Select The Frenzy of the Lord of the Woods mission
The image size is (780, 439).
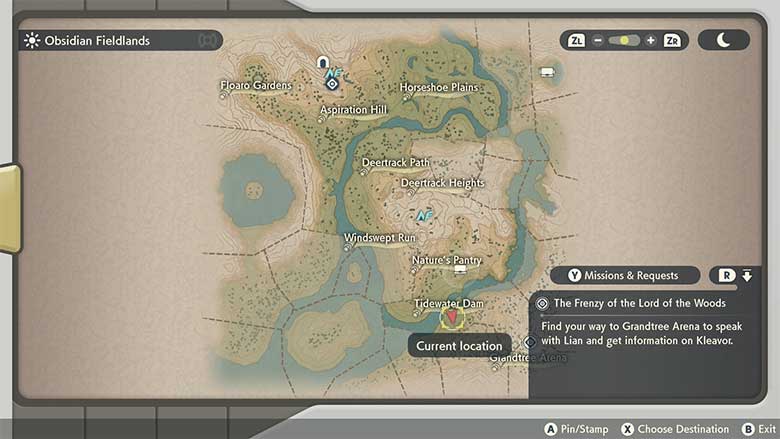639,303
